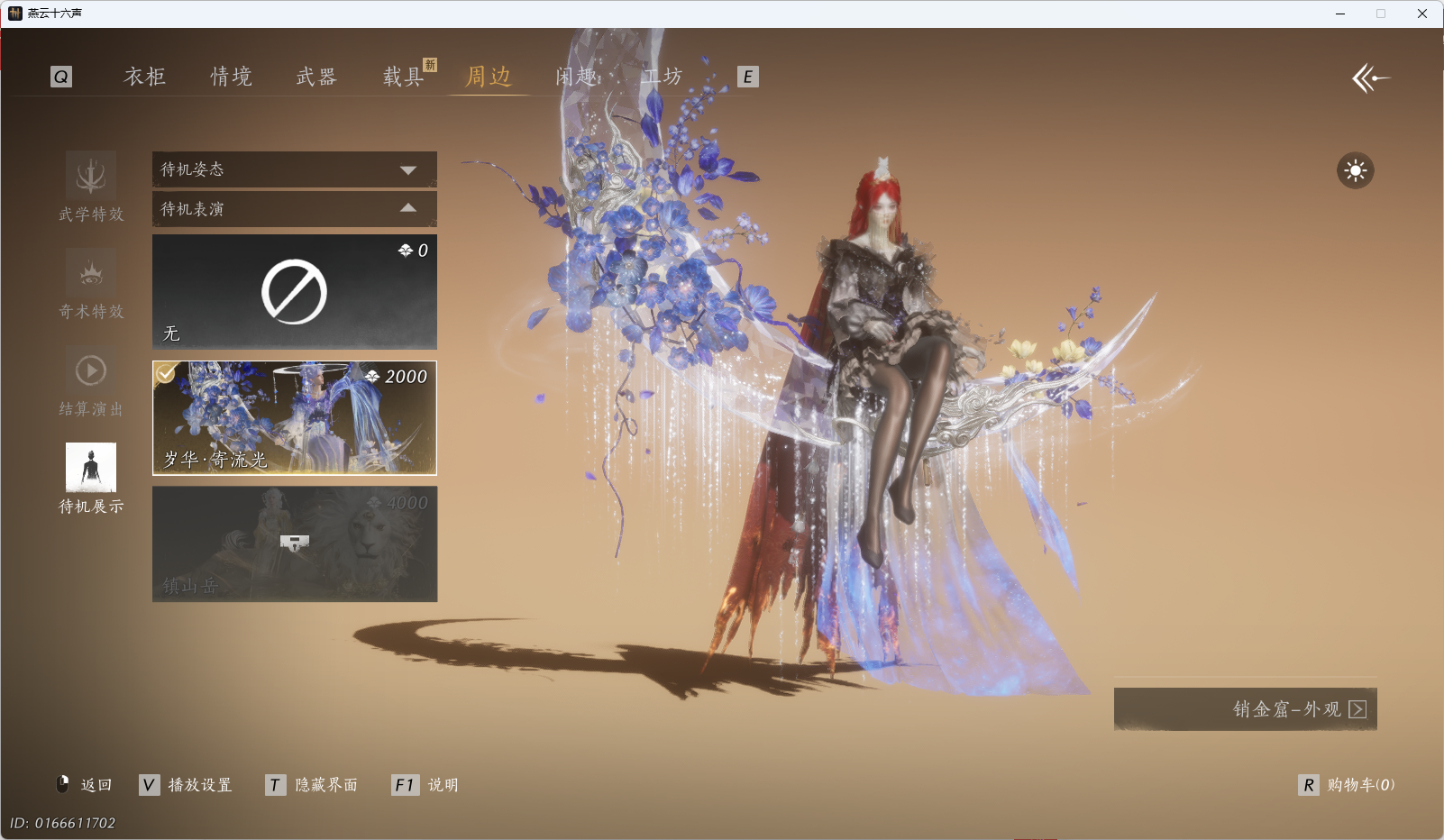Switch to the 衣柜 wardrobe tab
This screenshot has height=840, width=1444.
tap(144, 77)
